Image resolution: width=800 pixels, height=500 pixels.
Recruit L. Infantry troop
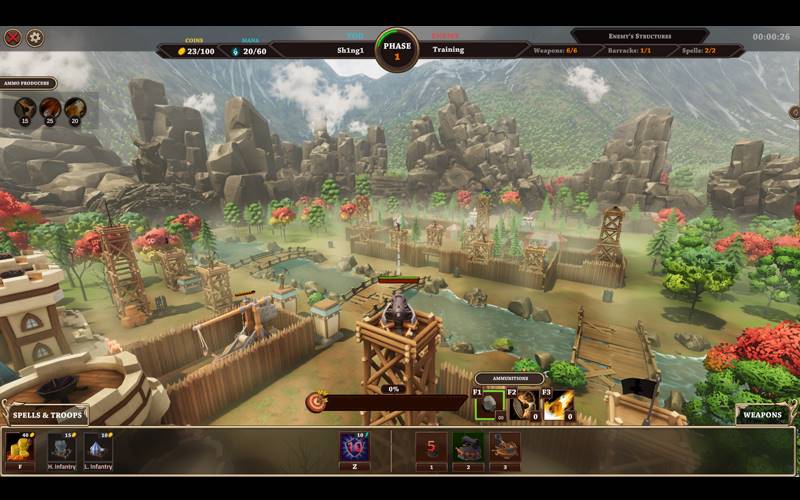coord(98,447)
